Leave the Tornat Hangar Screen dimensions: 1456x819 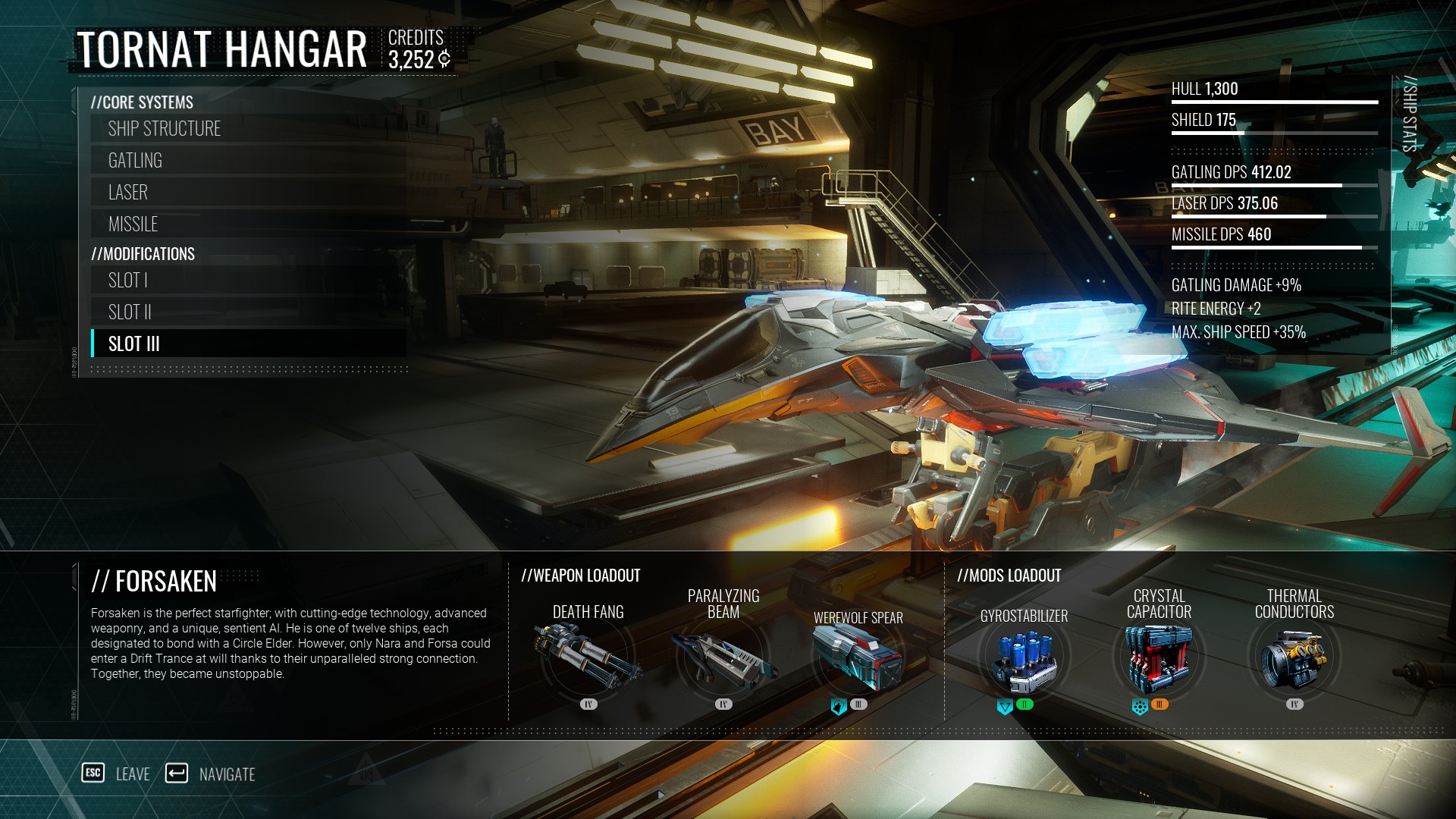[x=116, y=774]
